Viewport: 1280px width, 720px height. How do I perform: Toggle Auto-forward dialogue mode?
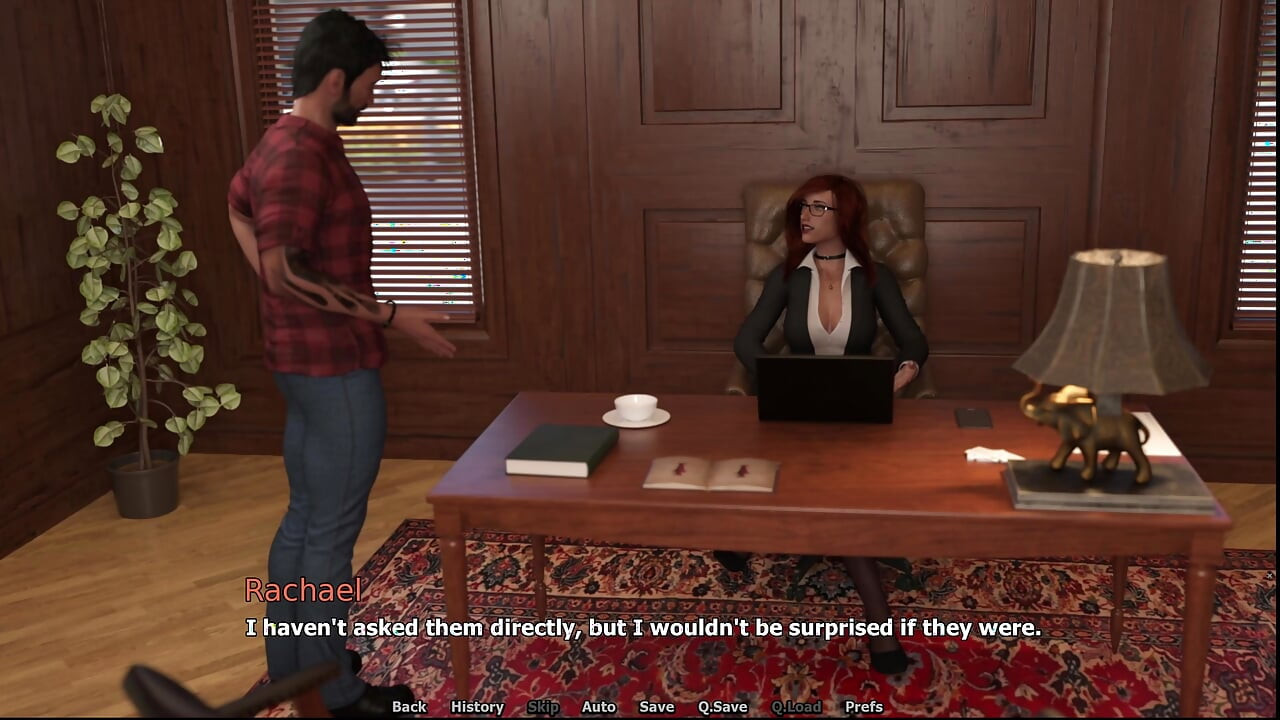[x=598, y=707]
